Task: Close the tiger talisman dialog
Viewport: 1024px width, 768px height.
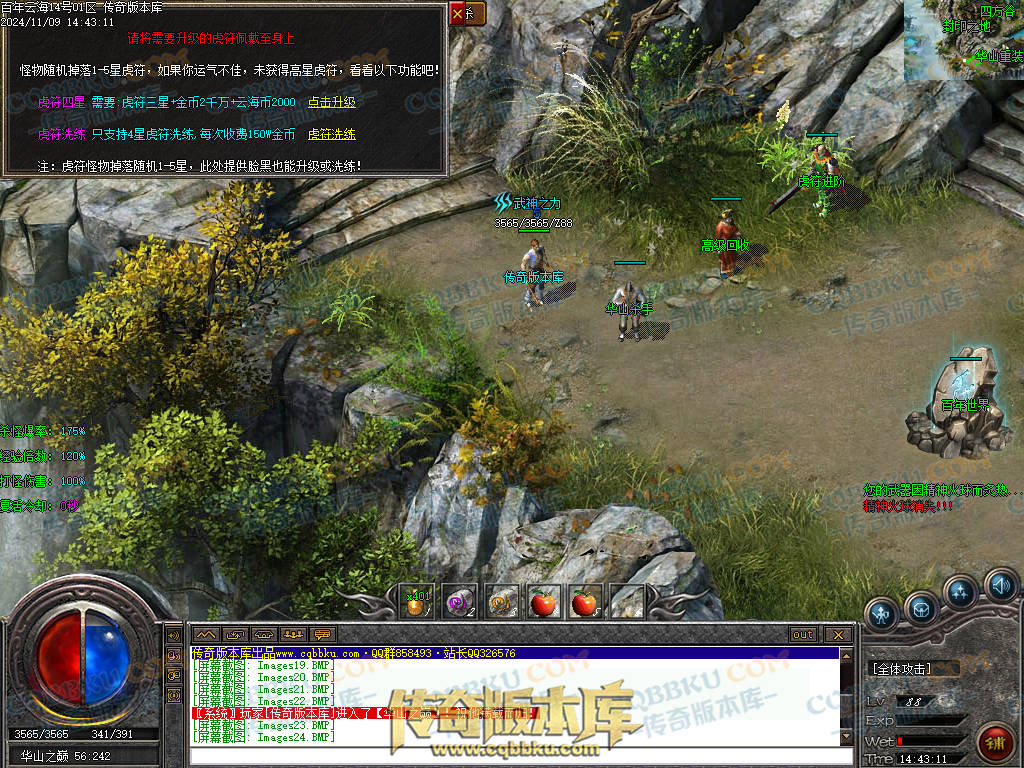Action: pos(459,14)
